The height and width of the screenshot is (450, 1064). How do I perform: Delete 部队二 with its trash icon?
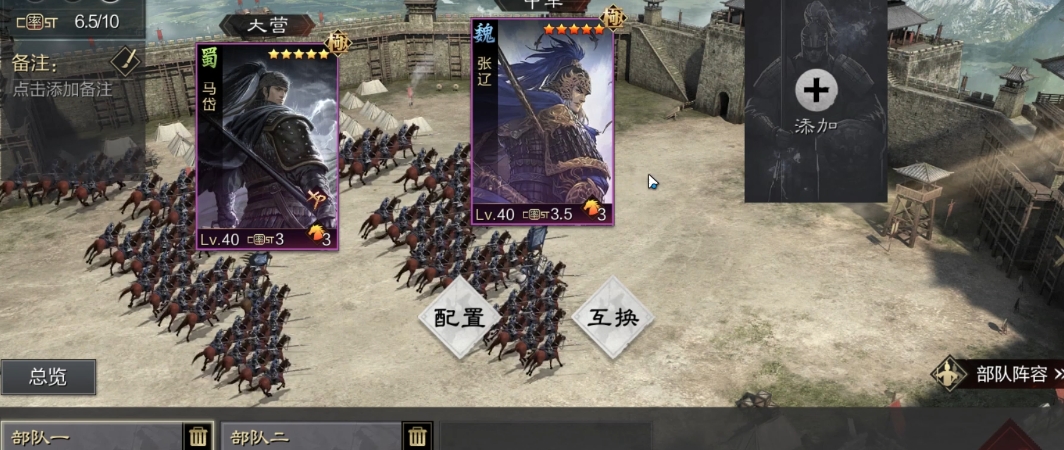417,436
